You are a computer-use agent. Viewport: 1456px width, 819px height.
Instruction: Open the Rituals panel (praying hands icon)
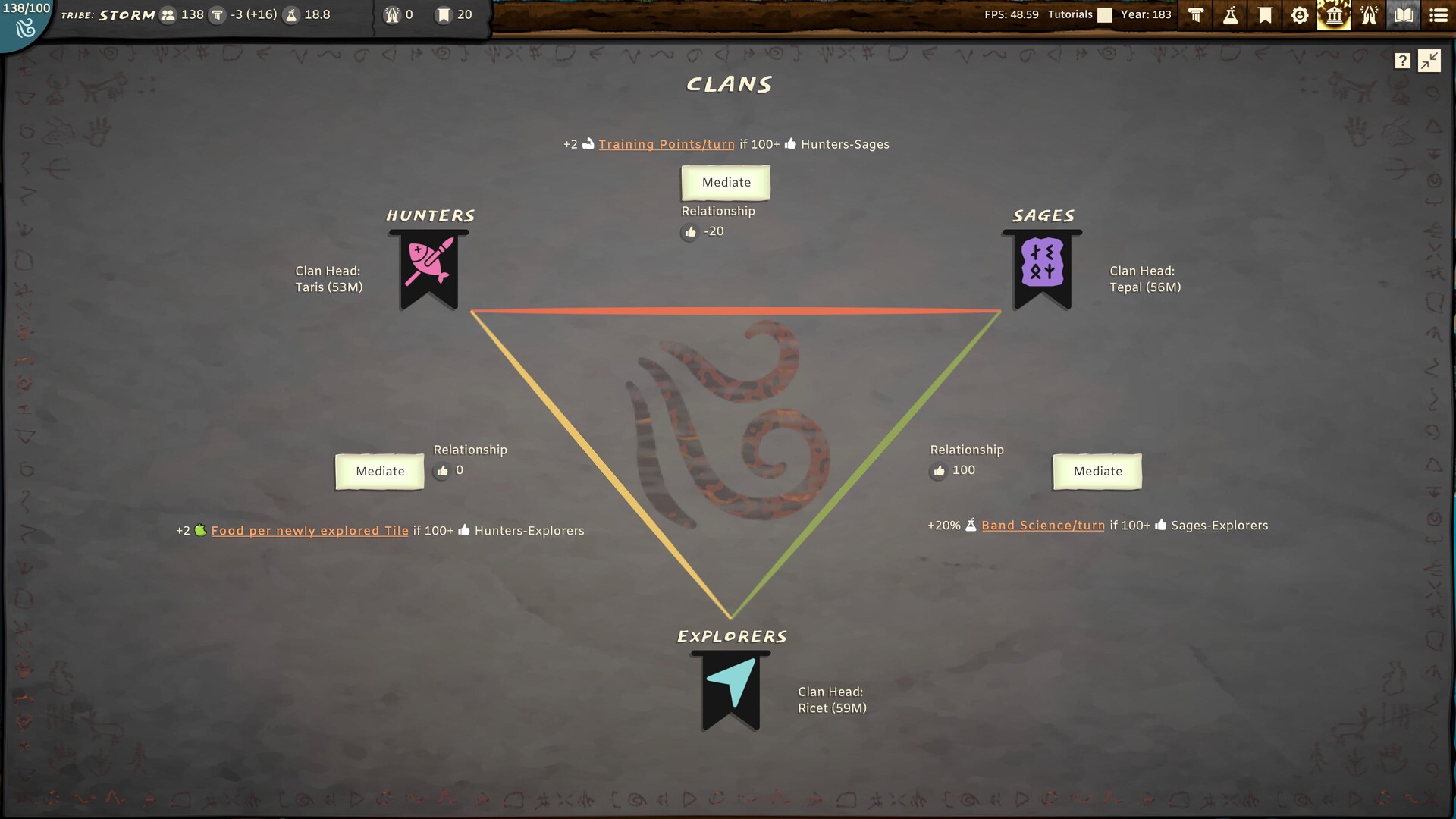1367,15
